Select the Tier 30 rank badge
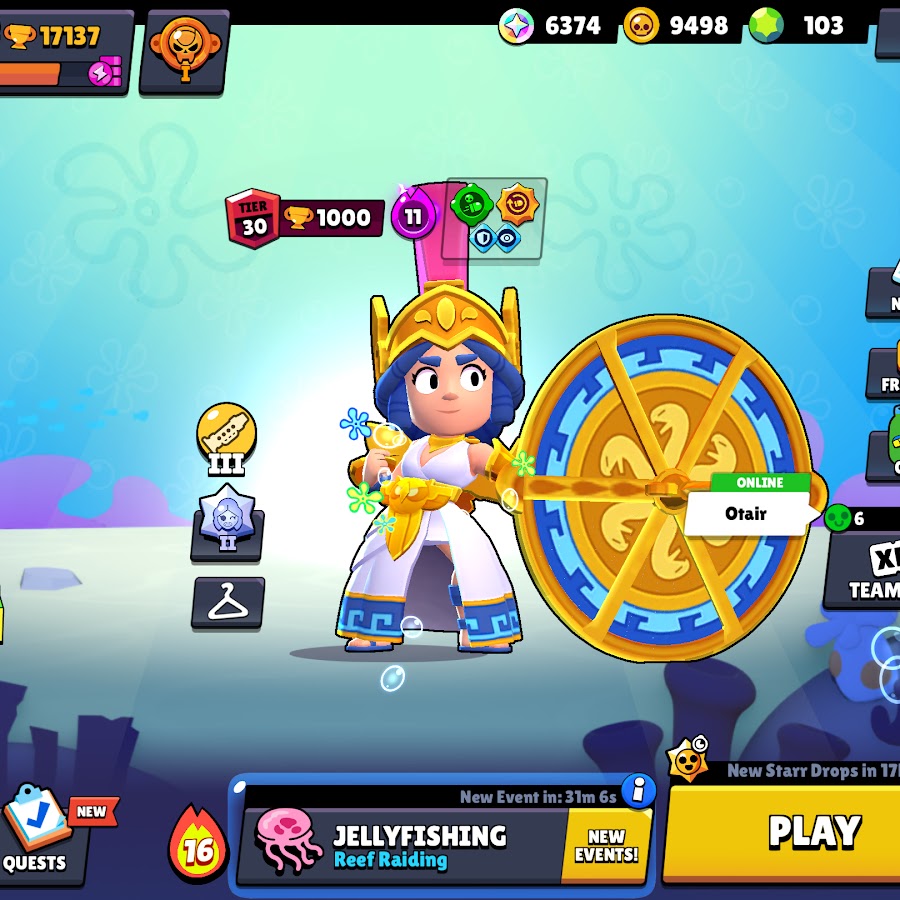 [253, 218]
